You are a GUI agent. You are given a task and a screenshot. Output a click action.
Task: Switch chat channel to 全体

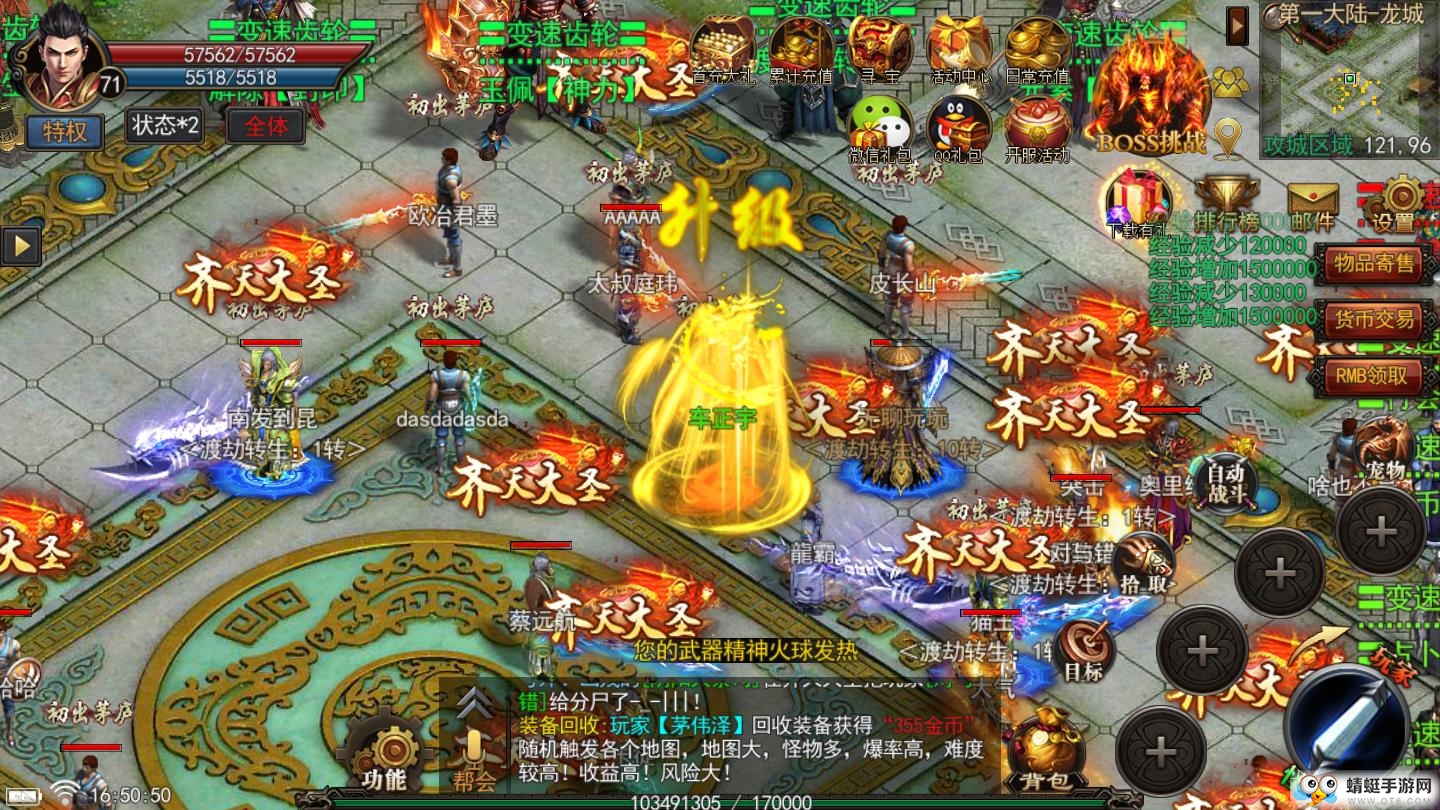263,130
